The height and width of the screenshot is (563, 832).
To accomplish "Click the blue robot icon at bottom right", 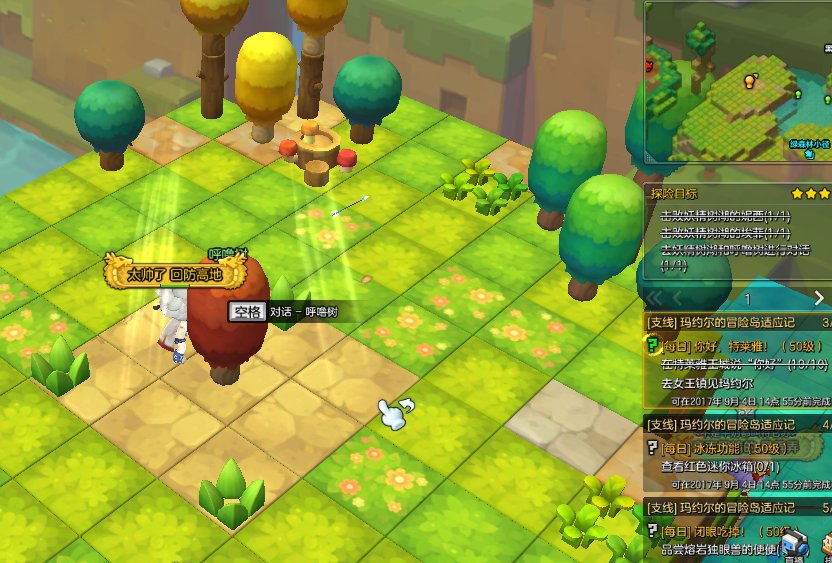I will pos(794,544).
